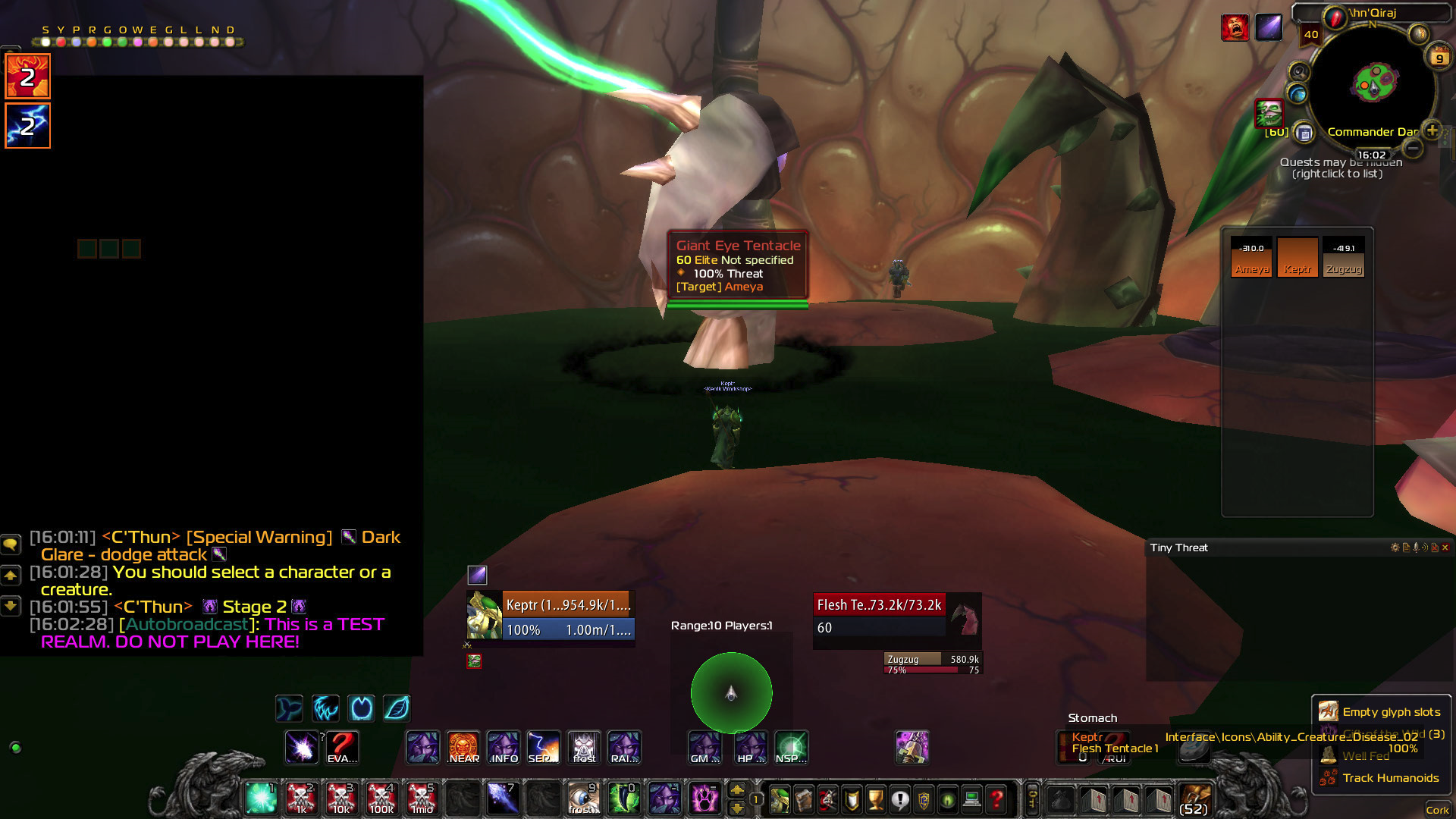1456x819 pixels.
Task: Switch action bar page with the up arrow
Action: pos(737,790)
